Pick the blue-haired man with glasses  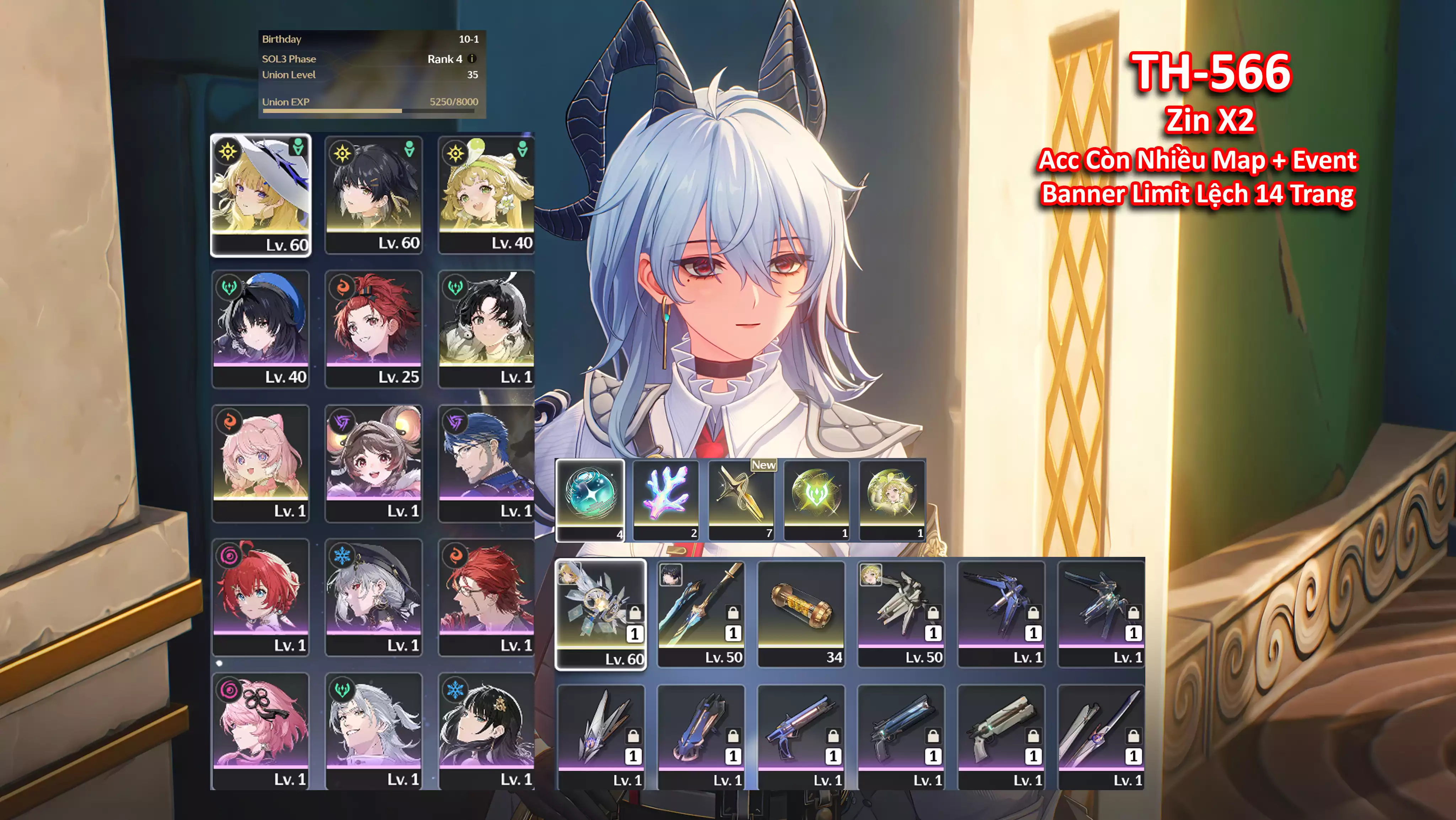pyautogui.click(x=486, y=463)
